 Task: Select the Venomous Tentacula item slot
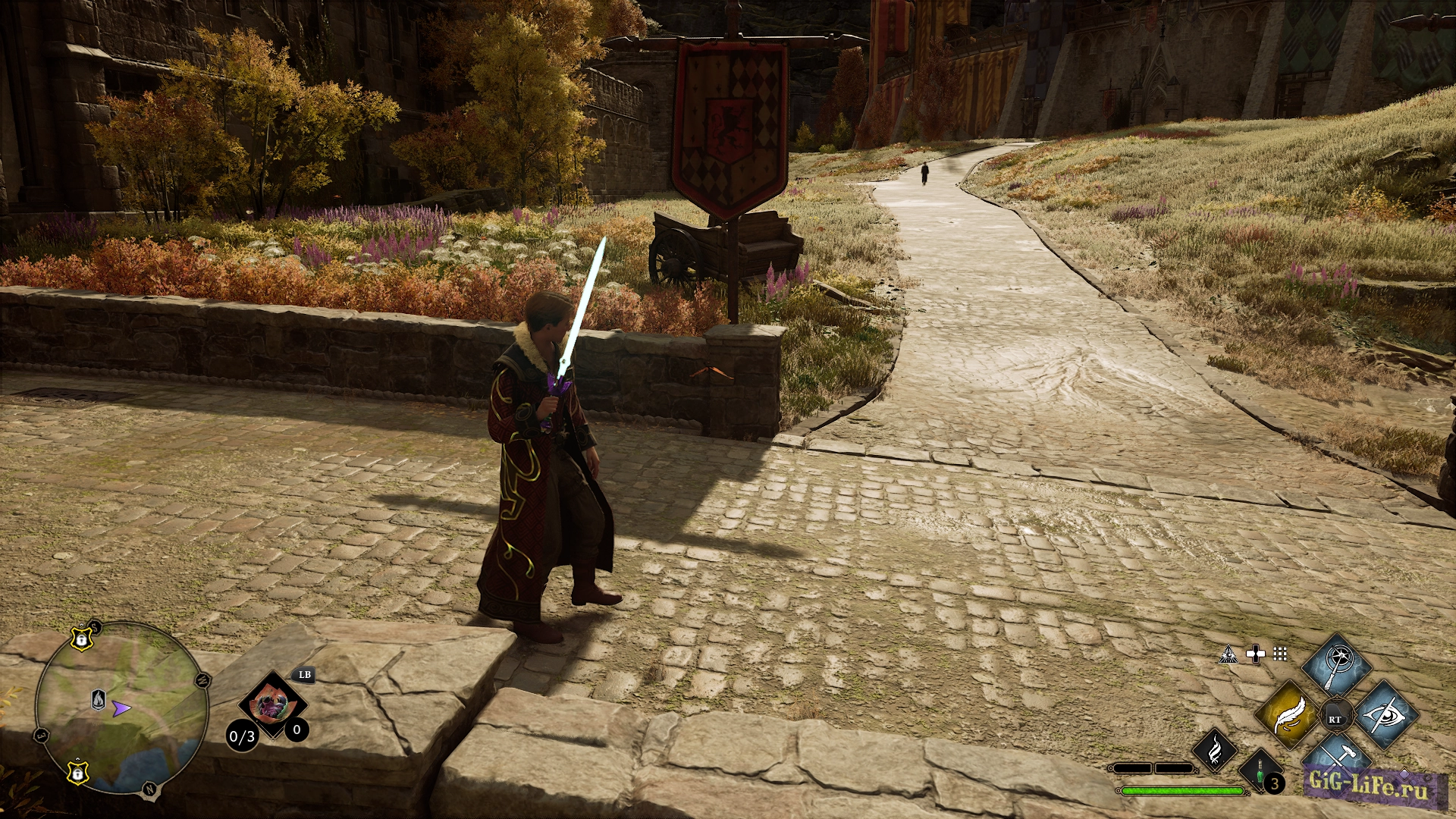click(x=271, y=705)
